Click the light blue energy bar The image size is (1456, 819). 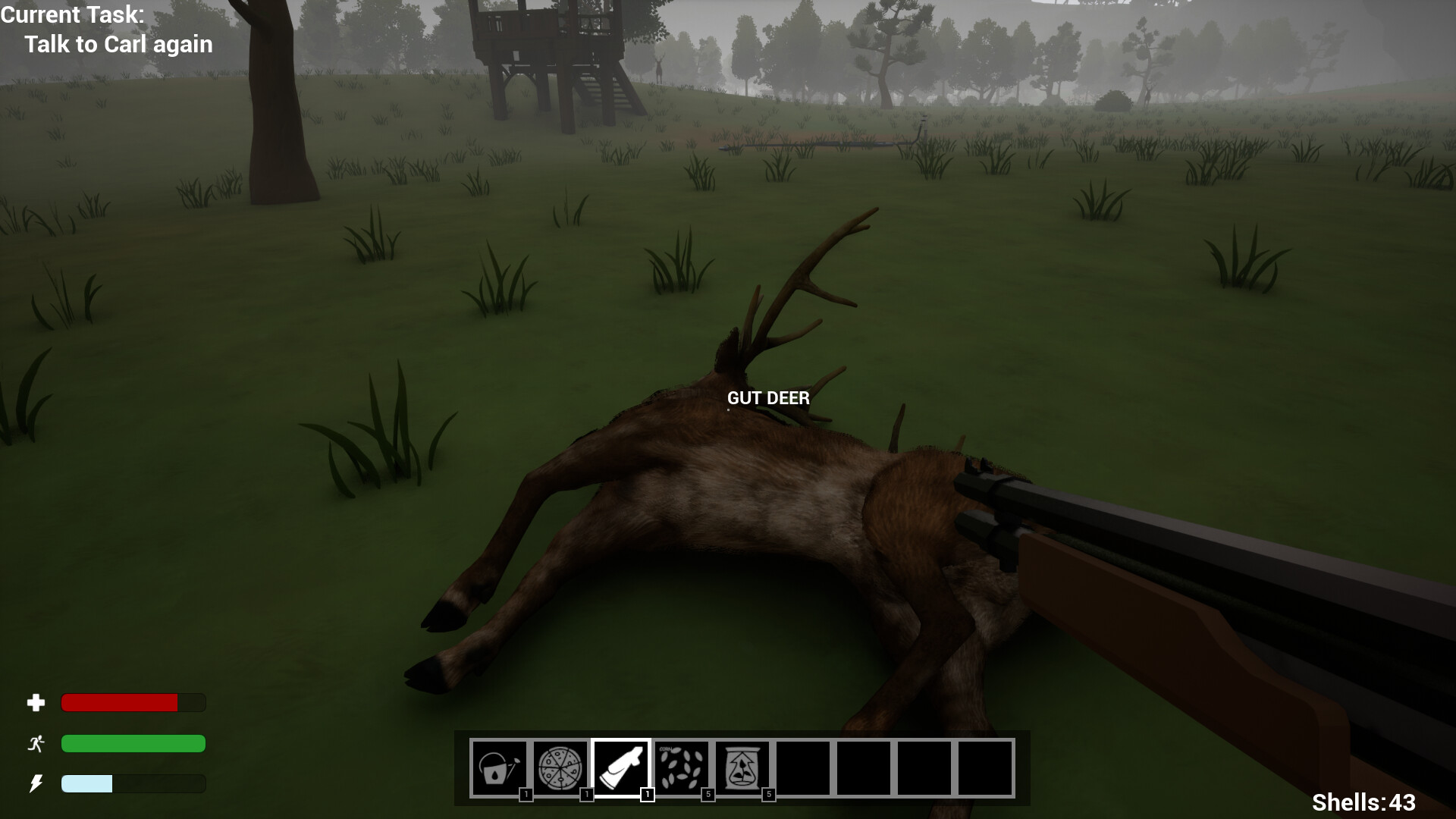87,784
